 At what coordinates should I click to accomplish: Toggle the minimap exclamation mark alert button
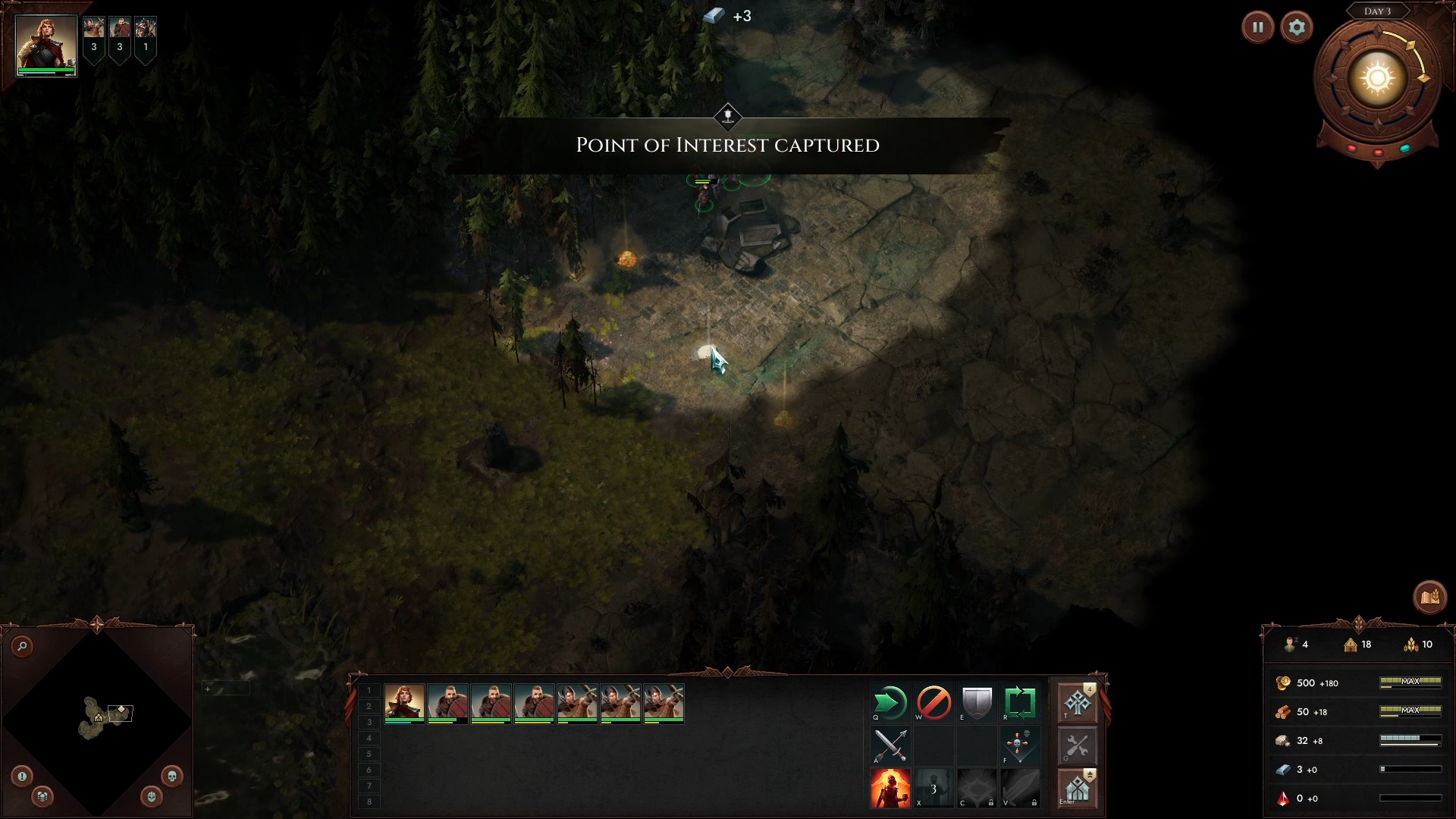coord(22,776)
